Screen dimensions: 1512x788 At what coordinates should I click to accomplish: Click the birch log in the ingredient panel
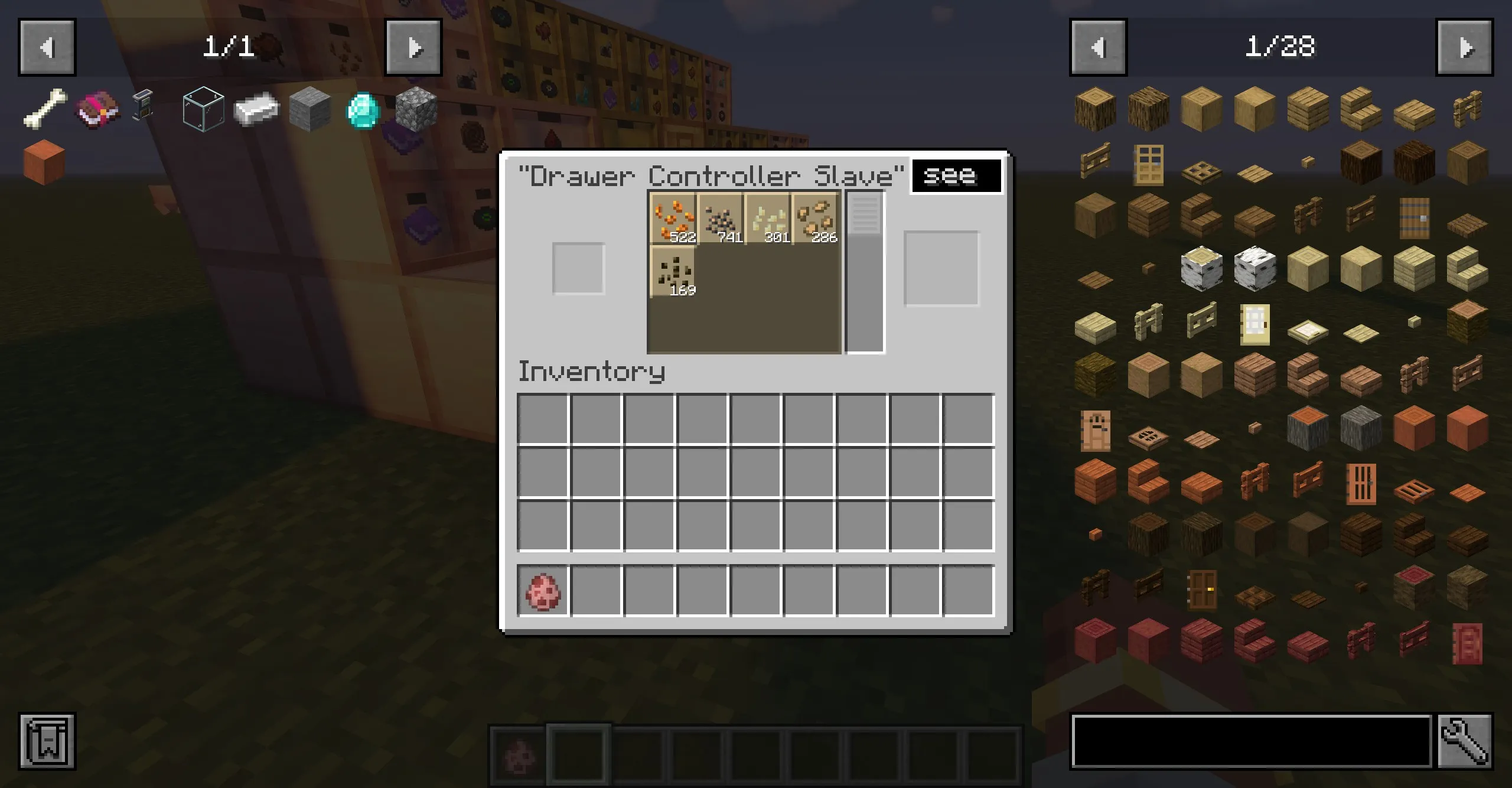point(1202,268)
